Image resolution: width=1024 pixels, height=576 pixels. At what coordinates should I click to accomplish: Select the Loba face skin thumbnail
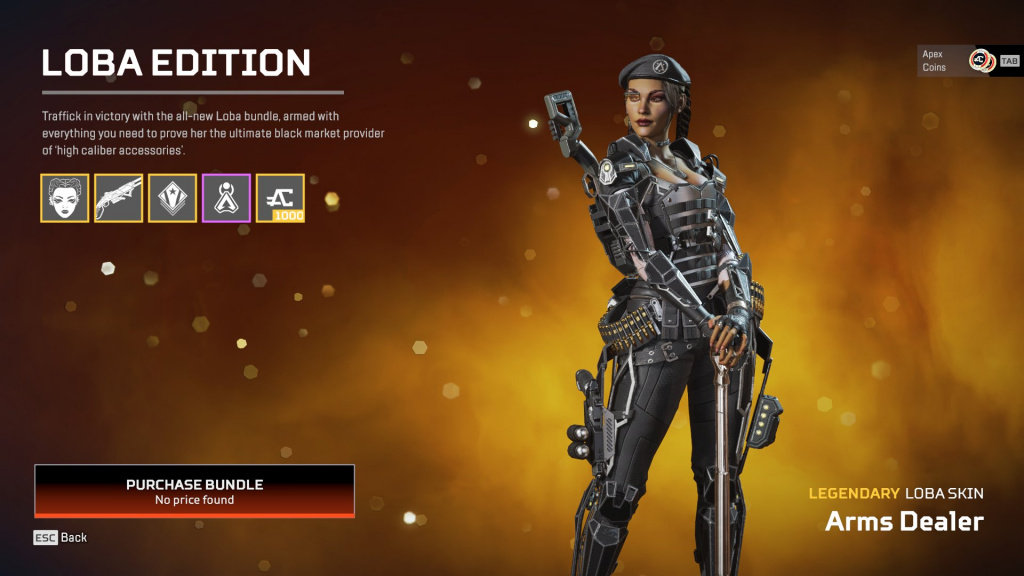tap(65, 198)
